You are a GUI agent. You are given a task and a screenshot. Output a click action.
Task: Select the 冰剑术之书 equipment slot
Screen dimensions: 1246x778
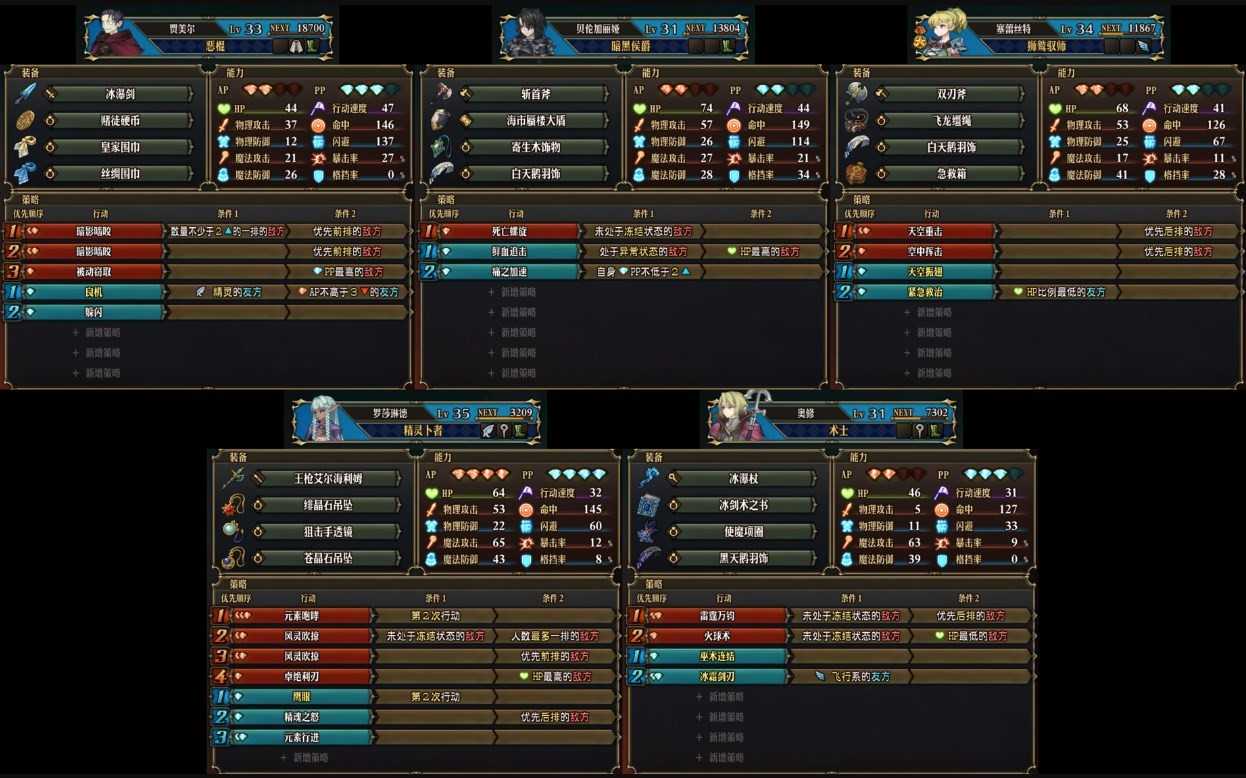[x=744, y=505]
